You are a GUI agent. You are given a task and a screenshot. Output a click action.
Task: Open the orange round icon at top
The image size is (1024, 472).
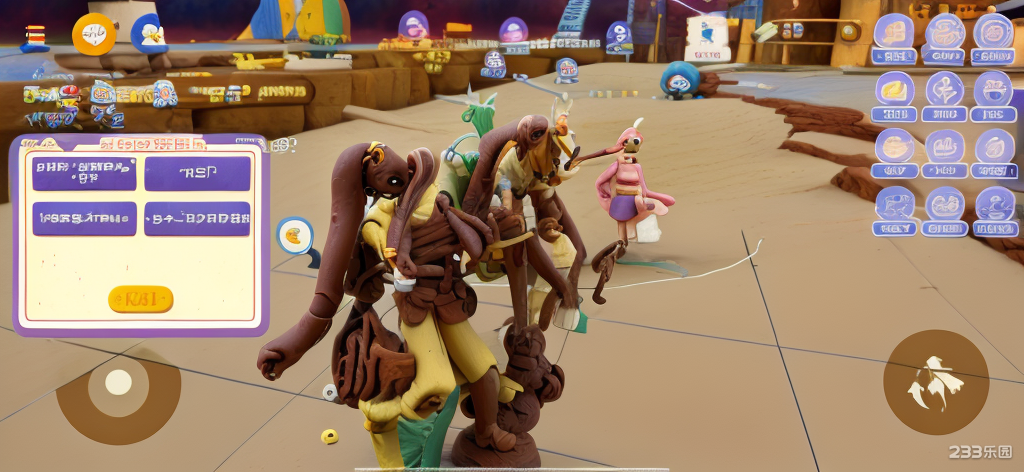pyautogui.click(x=94, y=35)
